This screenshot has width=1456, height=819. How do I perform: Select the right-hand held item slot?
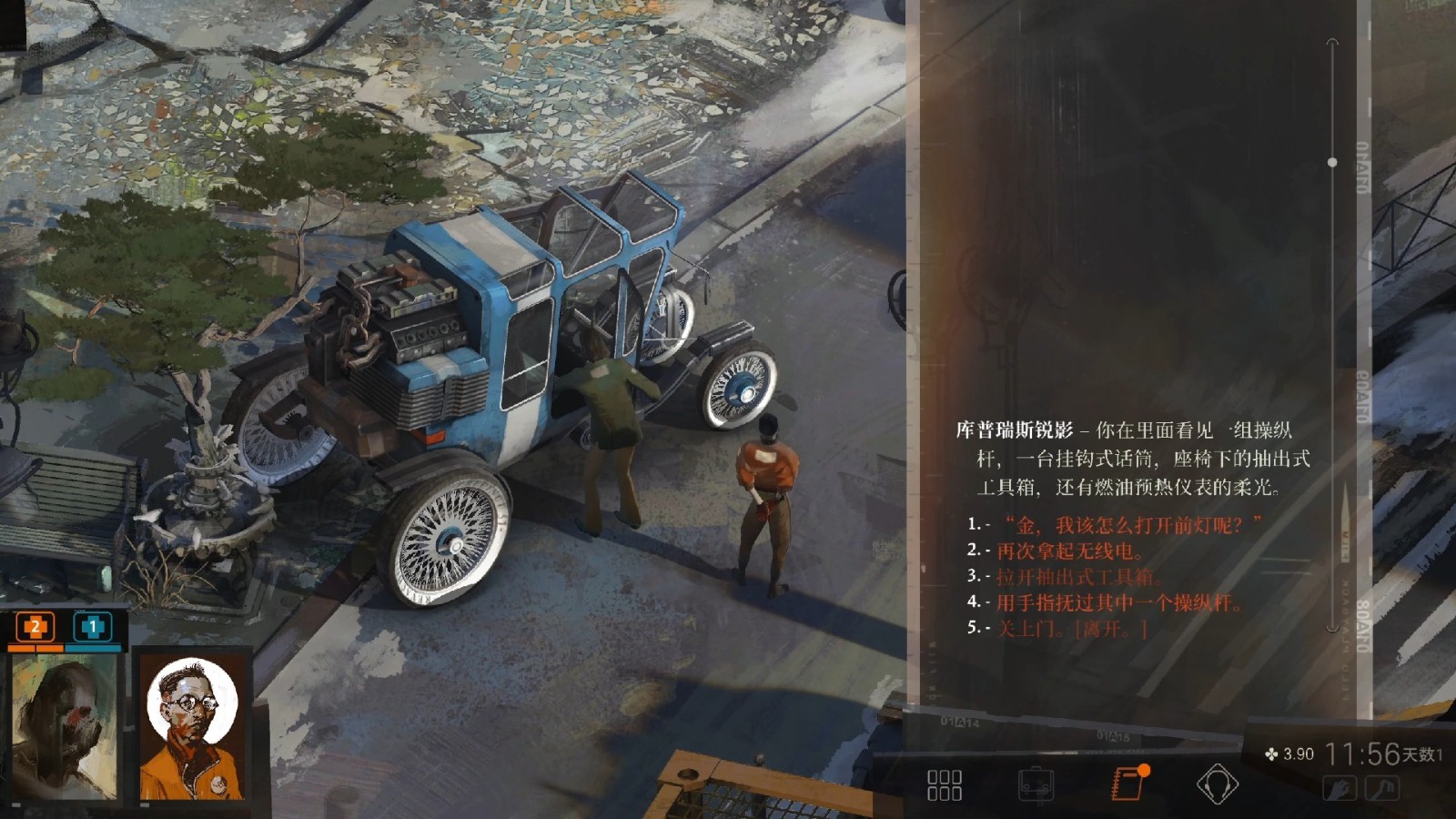pyautogui.click(x=1381, y=788)
